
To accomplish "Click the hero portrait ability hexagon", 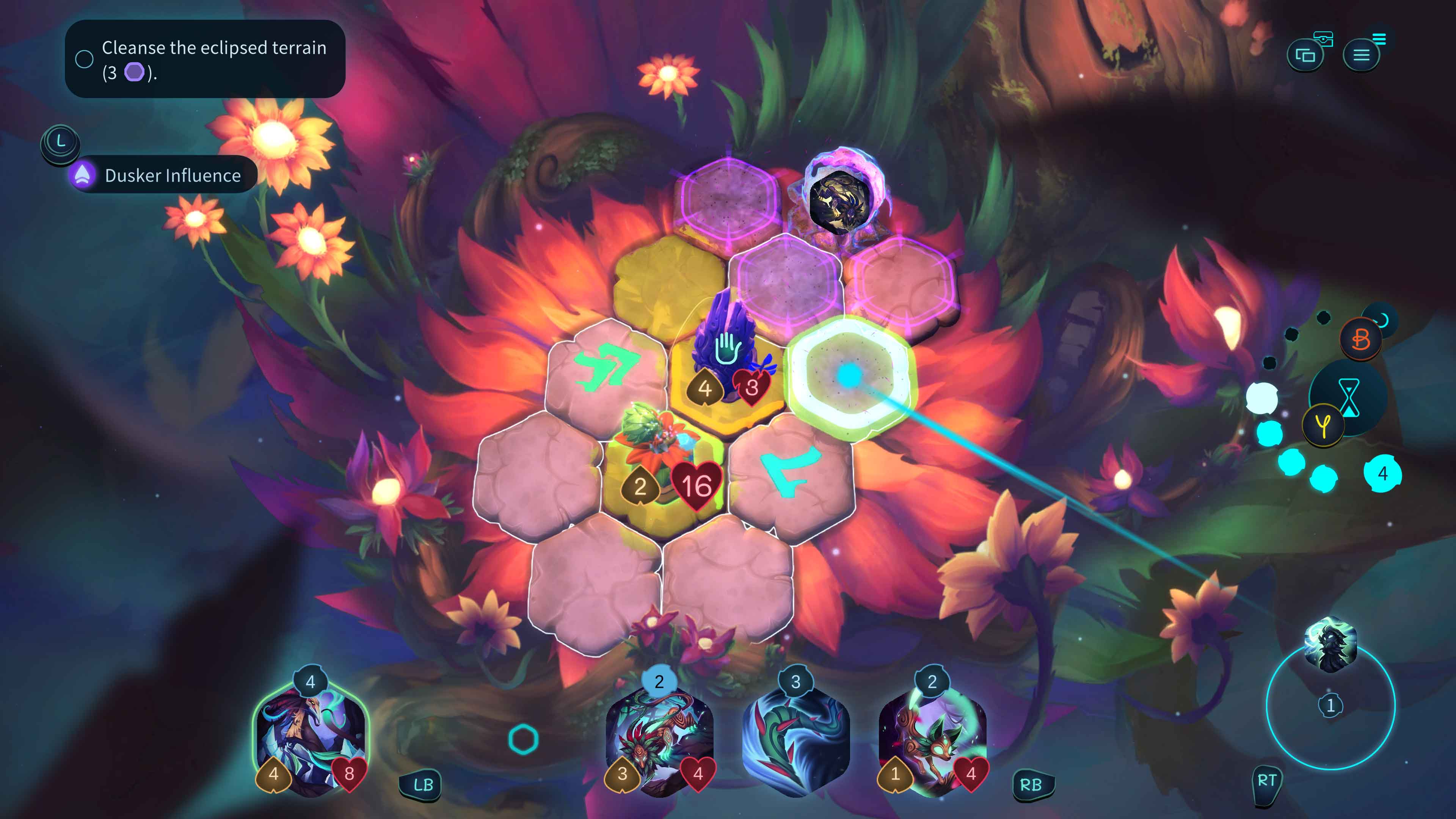I will pyautogui.click(x=1330, y=644).
